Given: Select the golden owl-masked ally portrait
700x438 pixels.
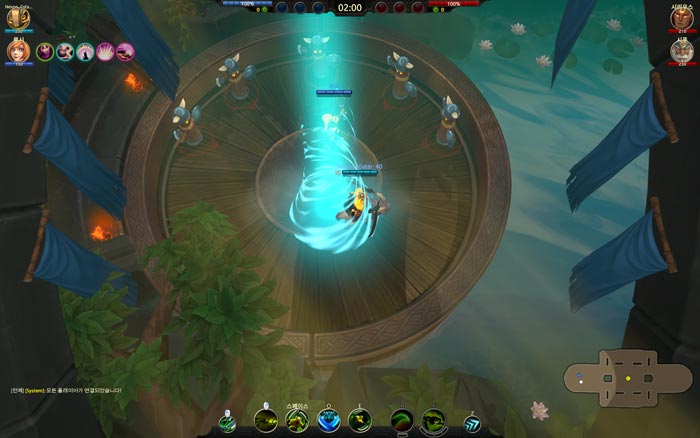Looking at the screenshot, I should click(18, 19).
